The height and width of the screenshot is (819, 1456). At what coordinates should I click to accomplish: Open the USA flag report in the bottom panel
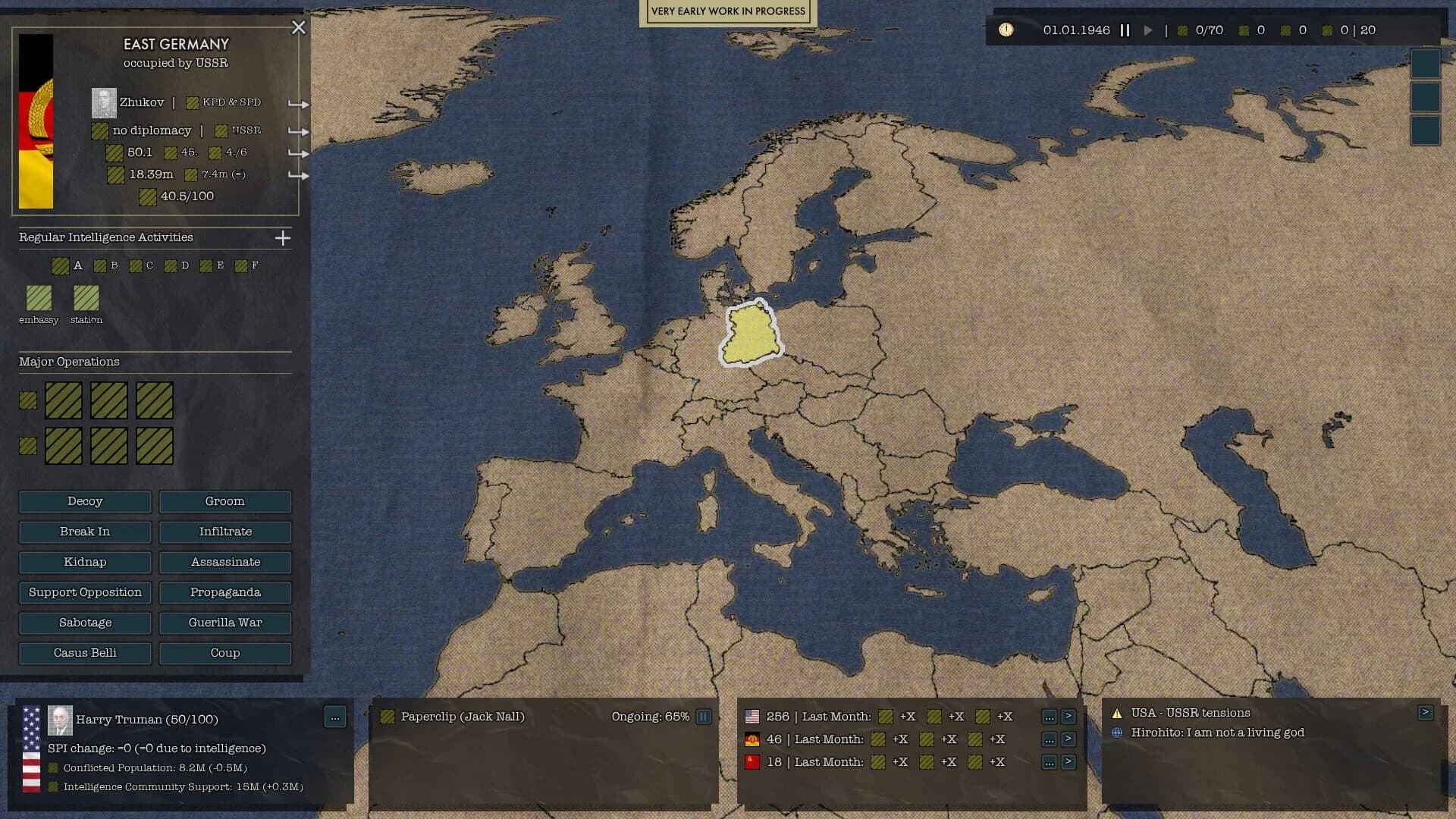pos(752,716)
